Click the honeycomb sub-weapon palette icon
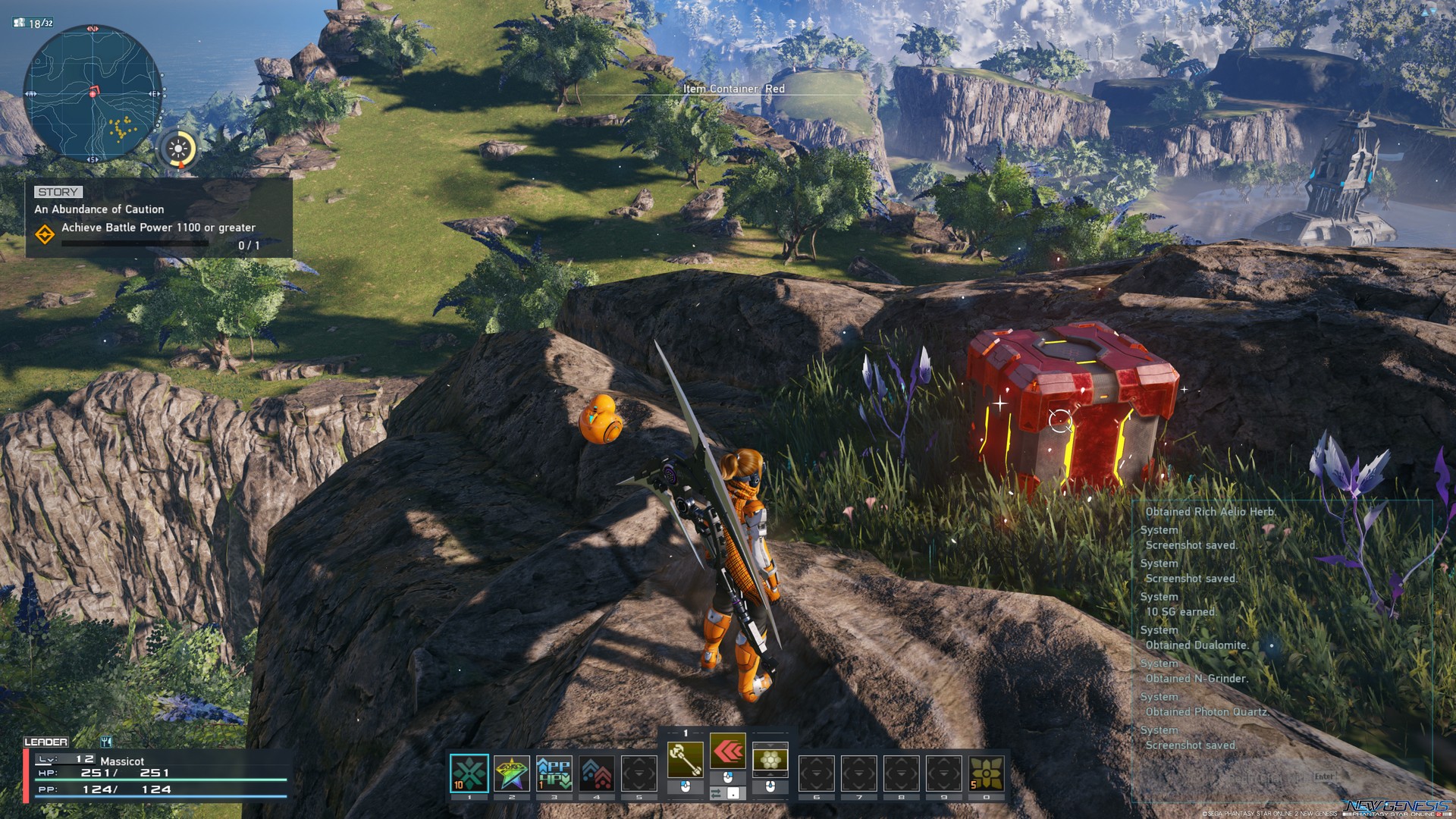This screenshot has width=1456, height=819. pos(769,758)
